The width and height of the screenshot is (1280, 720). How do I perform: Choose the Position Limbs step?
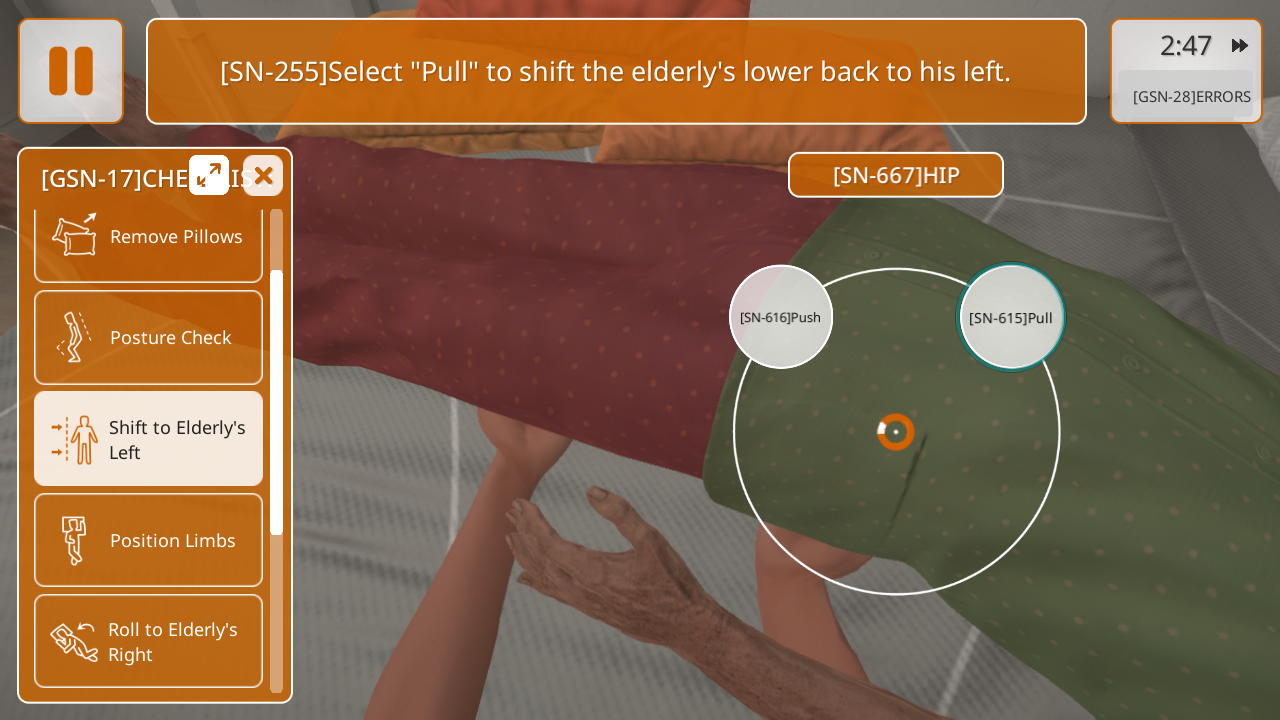[148, 540]
